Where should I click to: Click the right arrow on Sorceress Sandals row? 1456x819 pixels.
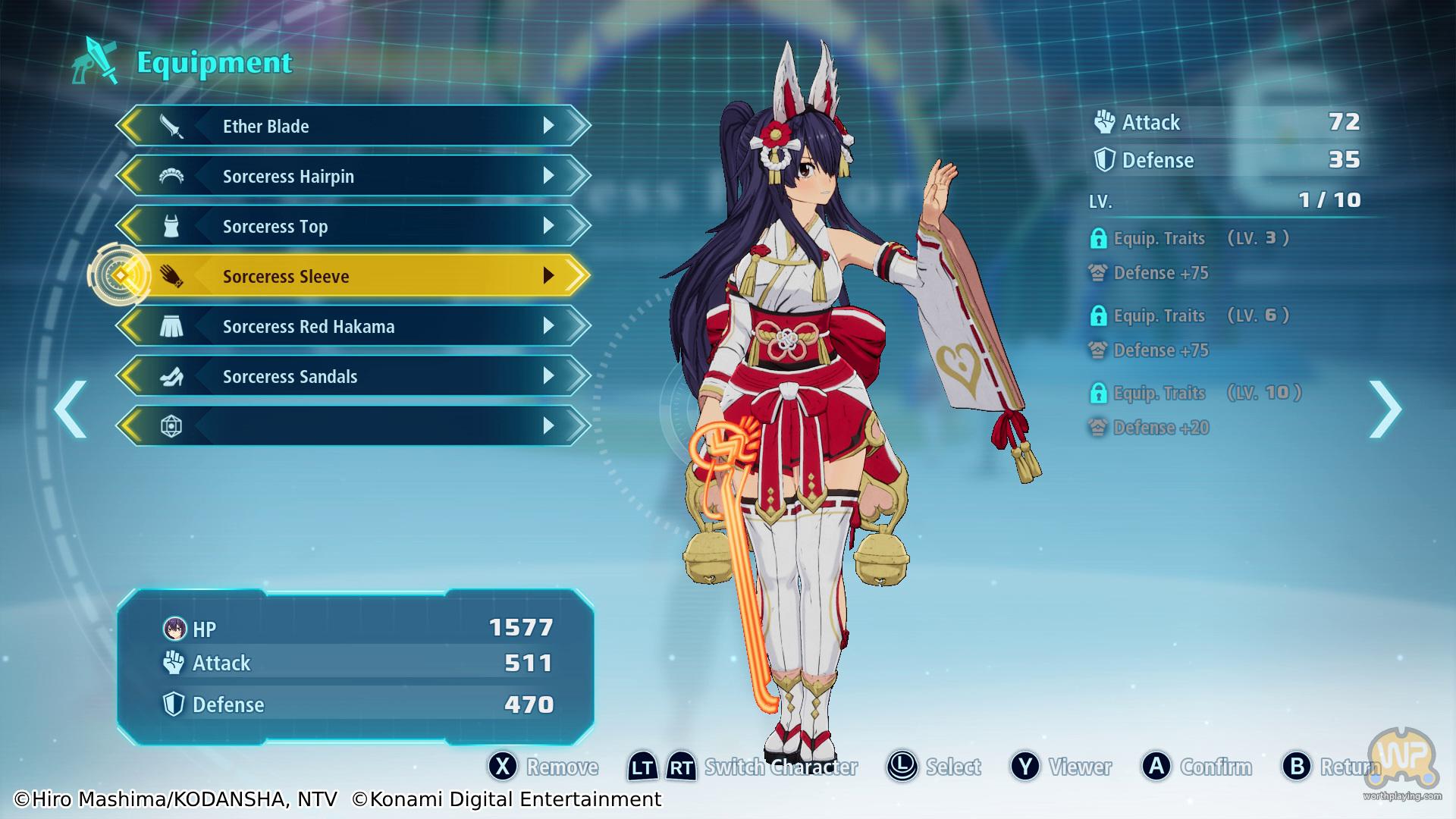pos(549,376)
